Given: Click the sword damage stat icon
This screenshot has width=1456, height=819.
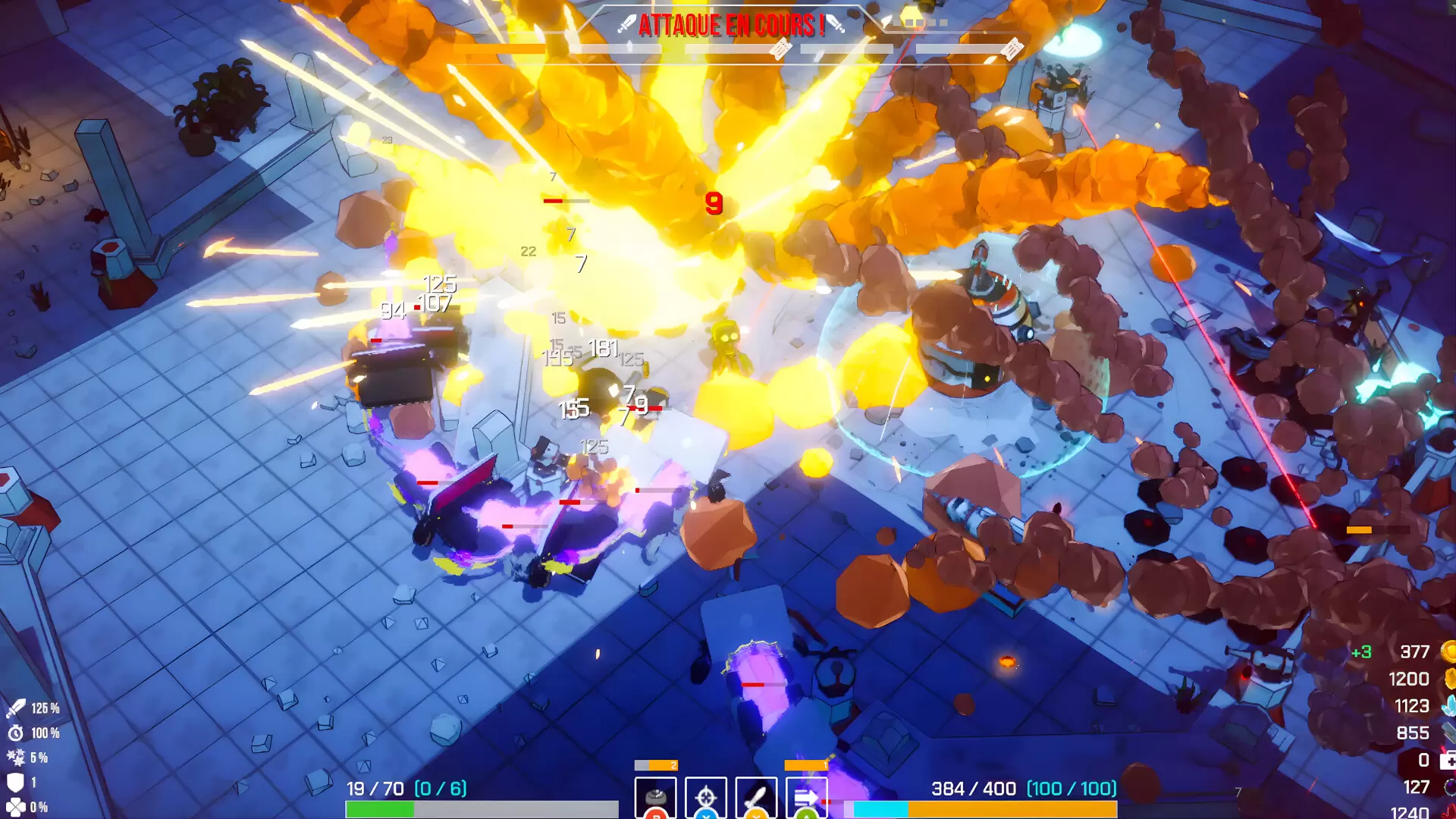Looking at the screenshot, I should (16, 708).
